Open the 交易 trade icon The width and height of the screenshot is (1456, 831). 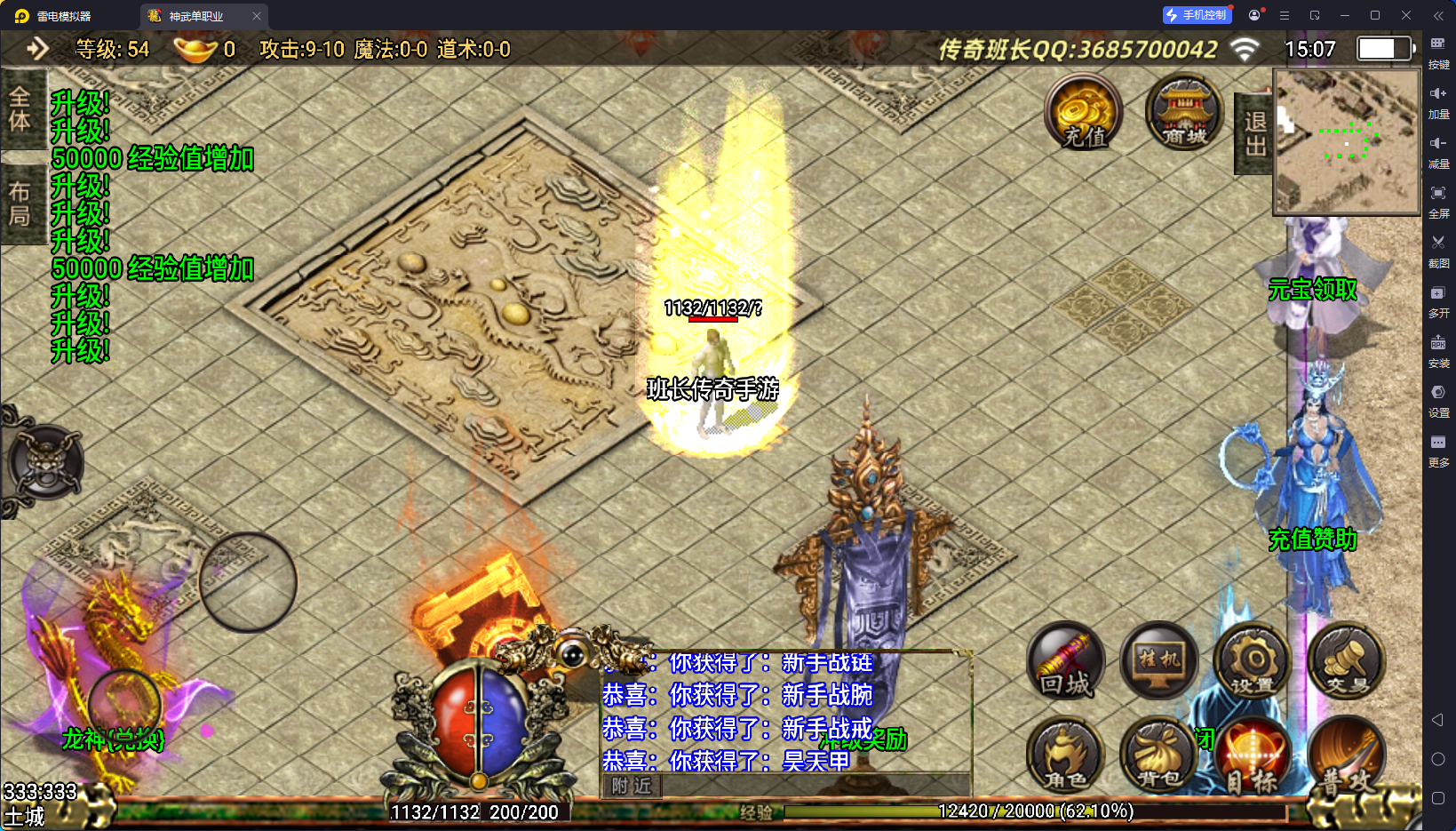click(x=1346, y=662)
